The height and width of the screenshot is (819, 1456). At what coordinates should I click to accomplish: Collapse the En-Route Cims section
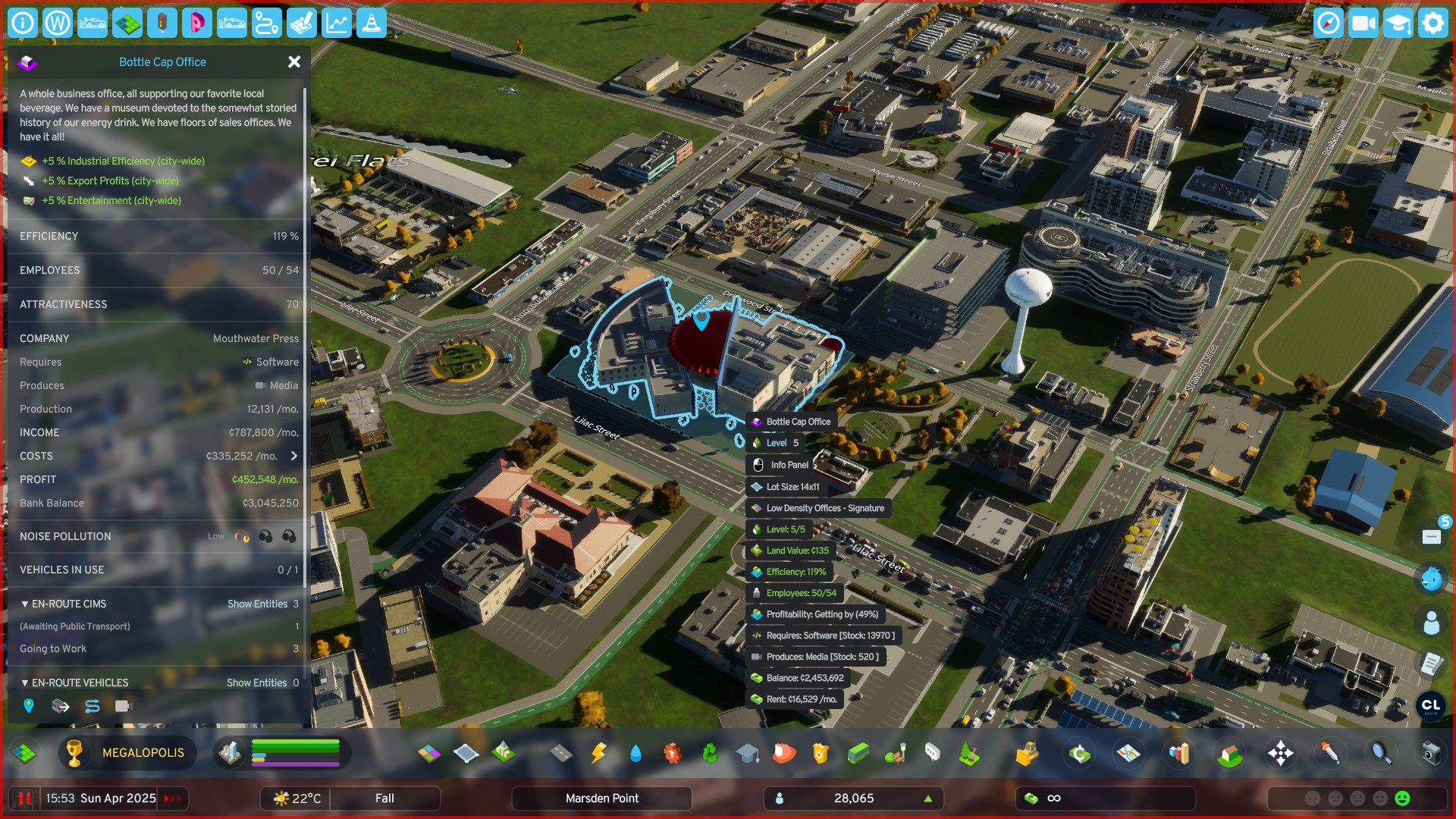click(x=25, y=604)
